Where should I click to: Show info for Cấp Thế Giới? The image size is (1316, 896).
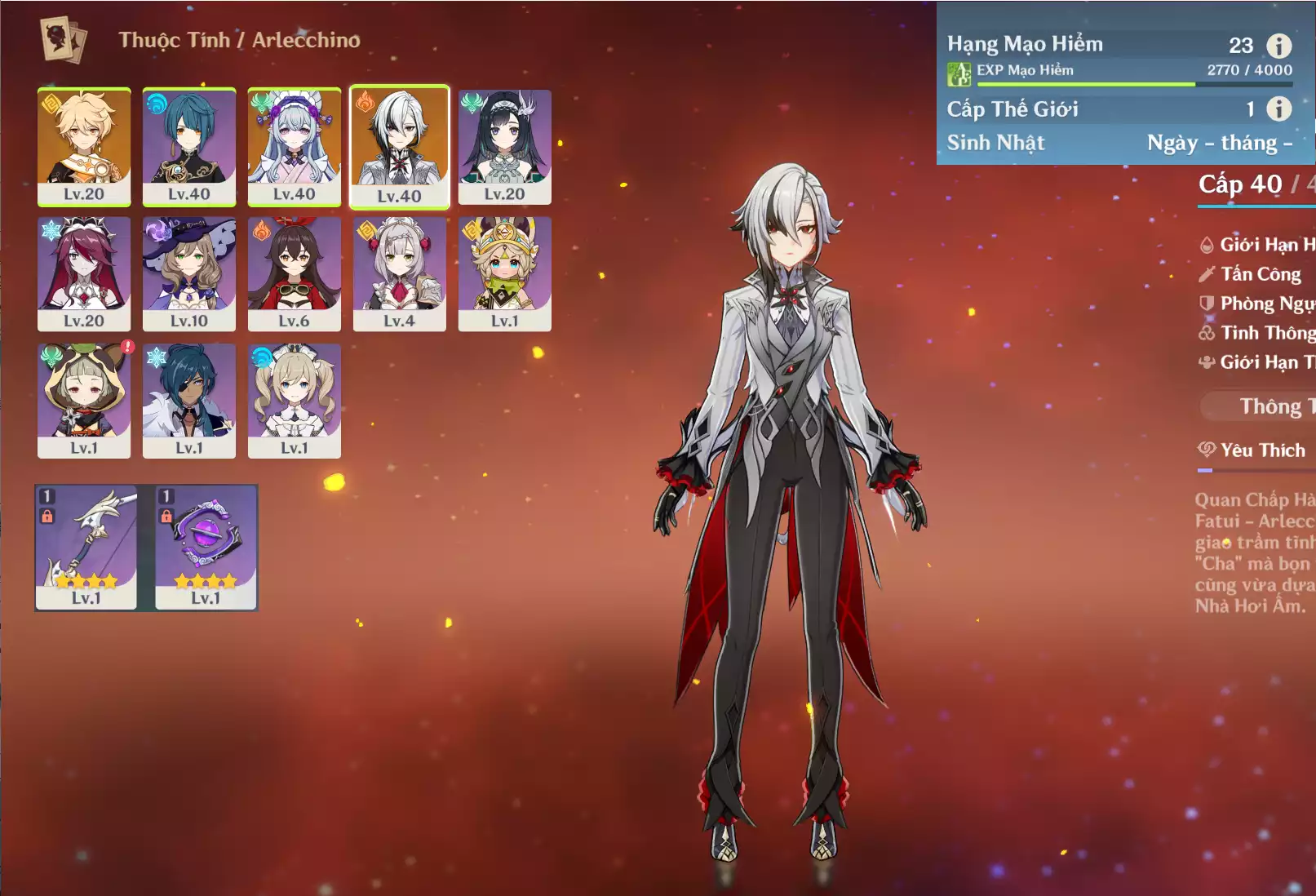[1278, 109]
